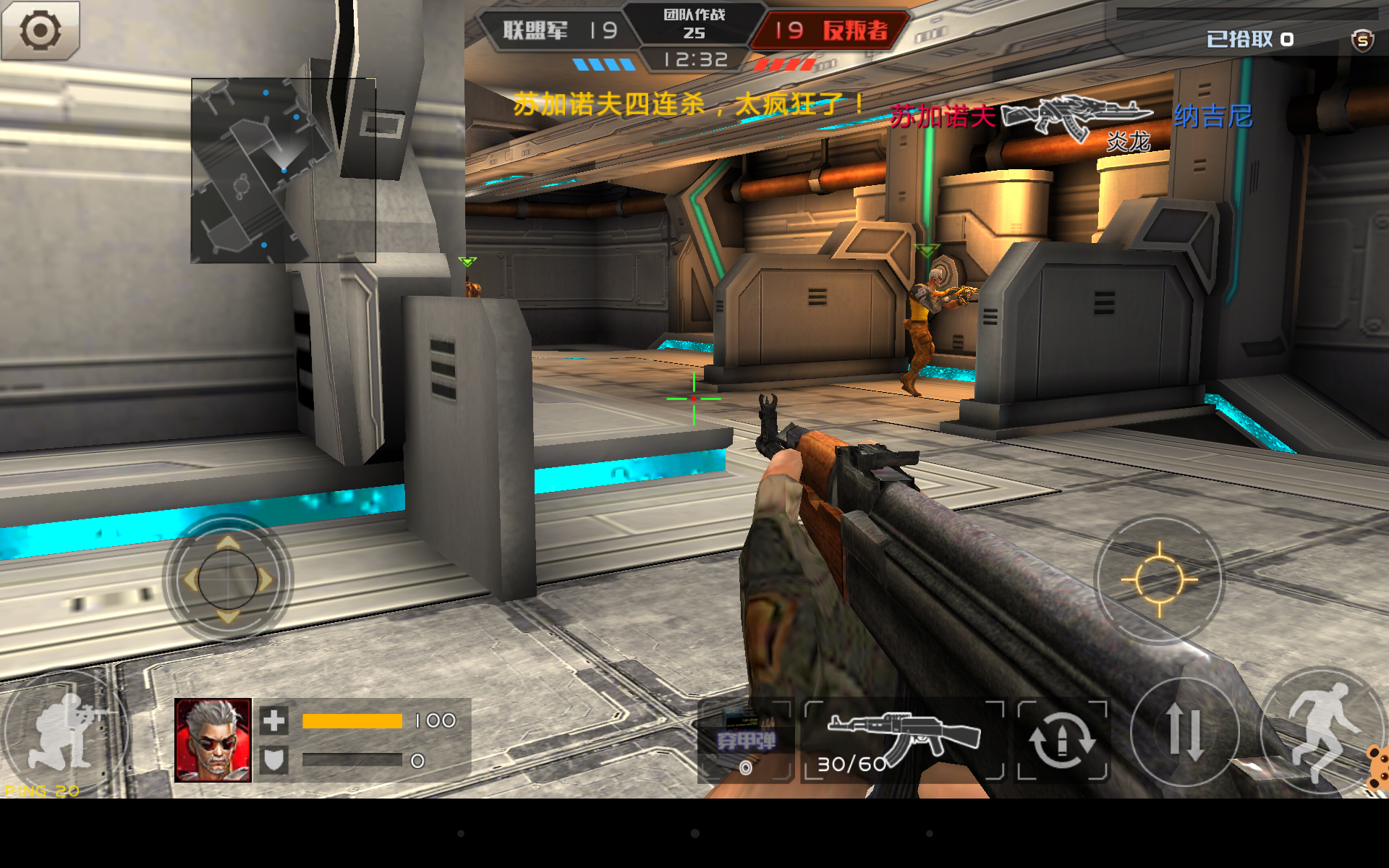The width and height of the screenshot is (1389, 868).
Task: Tap the minimap overlay
Action: coord(283,170)
